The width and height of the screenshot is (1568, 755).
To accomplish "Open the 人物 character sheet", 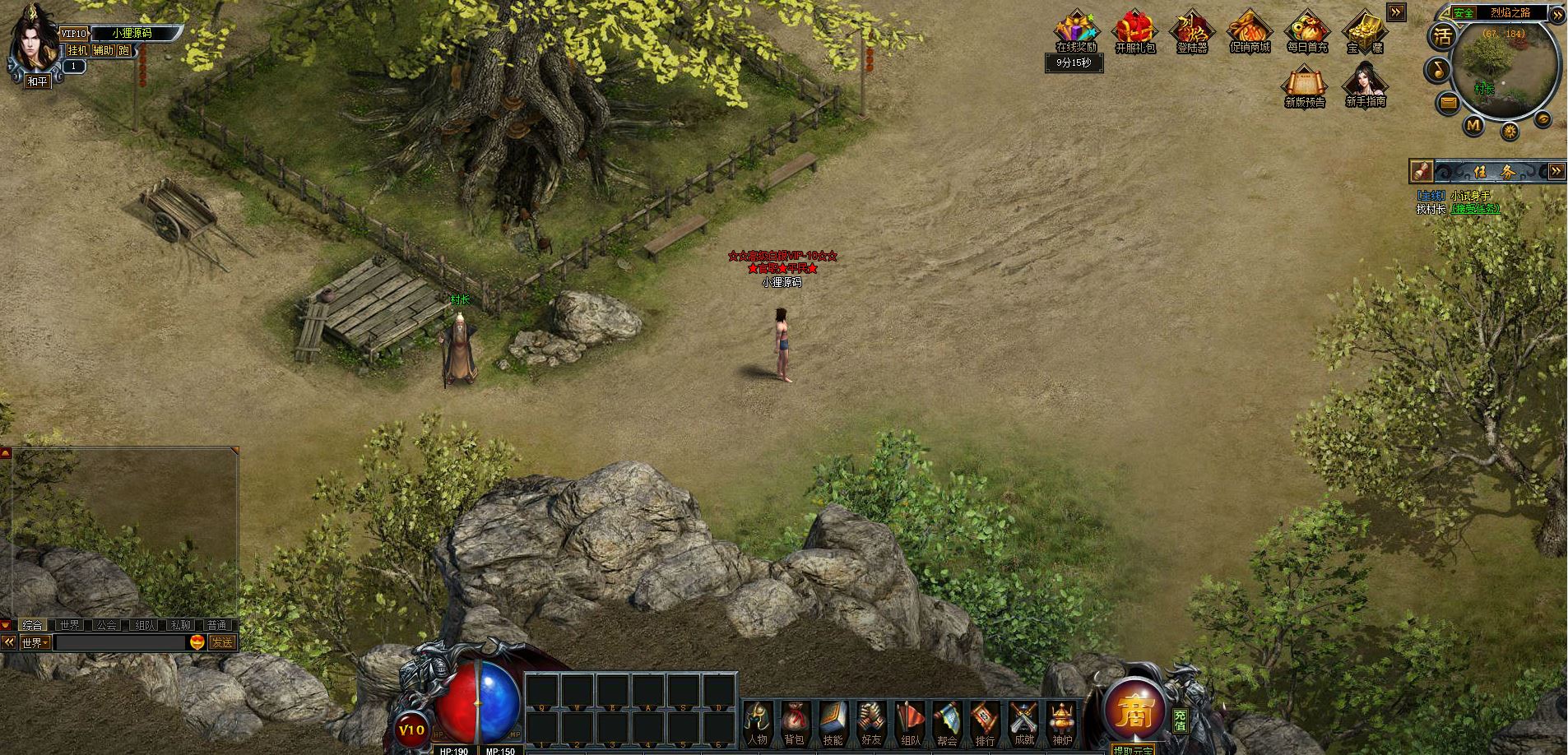I will click(x=757, y=722).
